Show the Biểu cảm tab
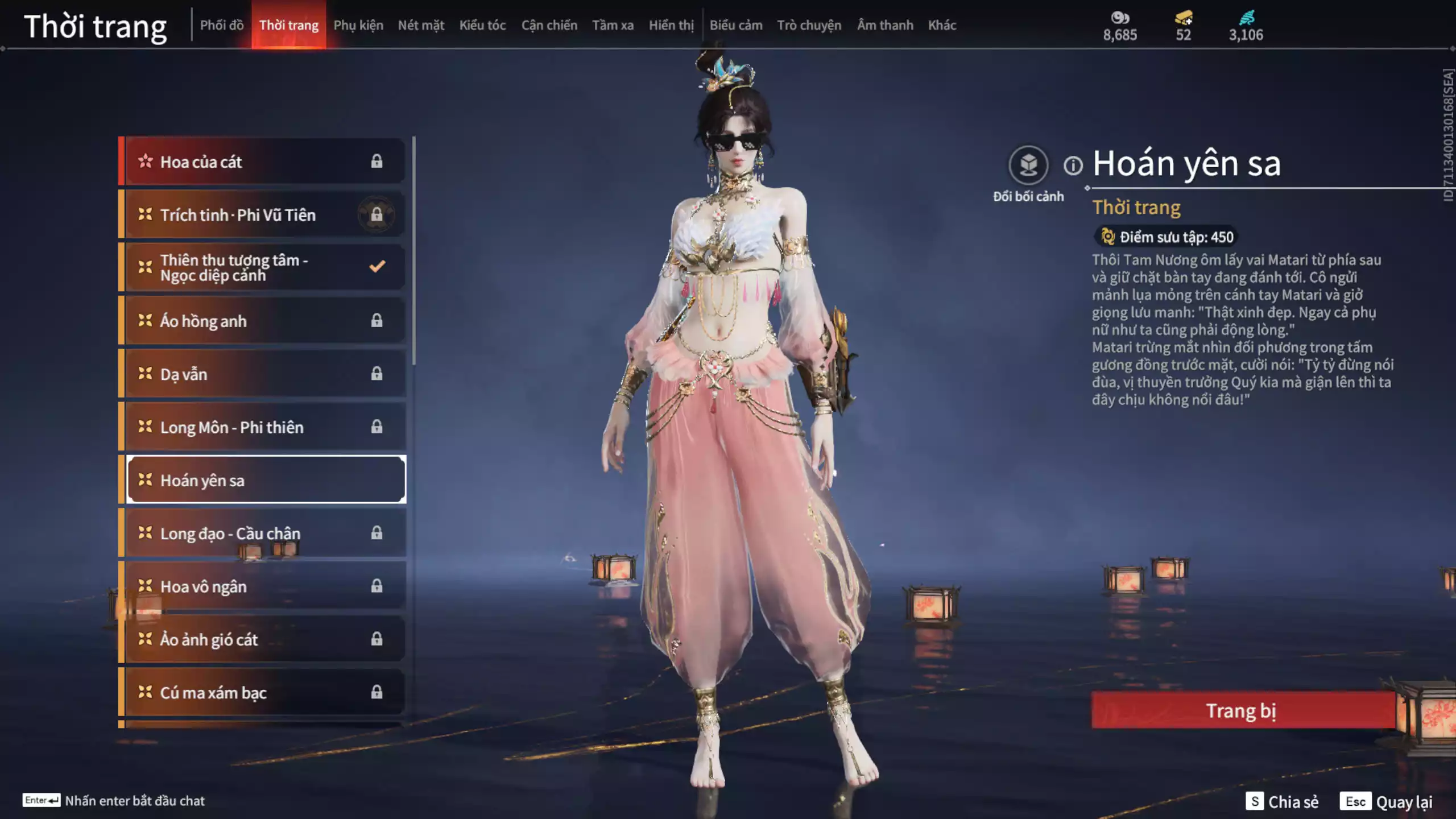 tap(735, 25)
